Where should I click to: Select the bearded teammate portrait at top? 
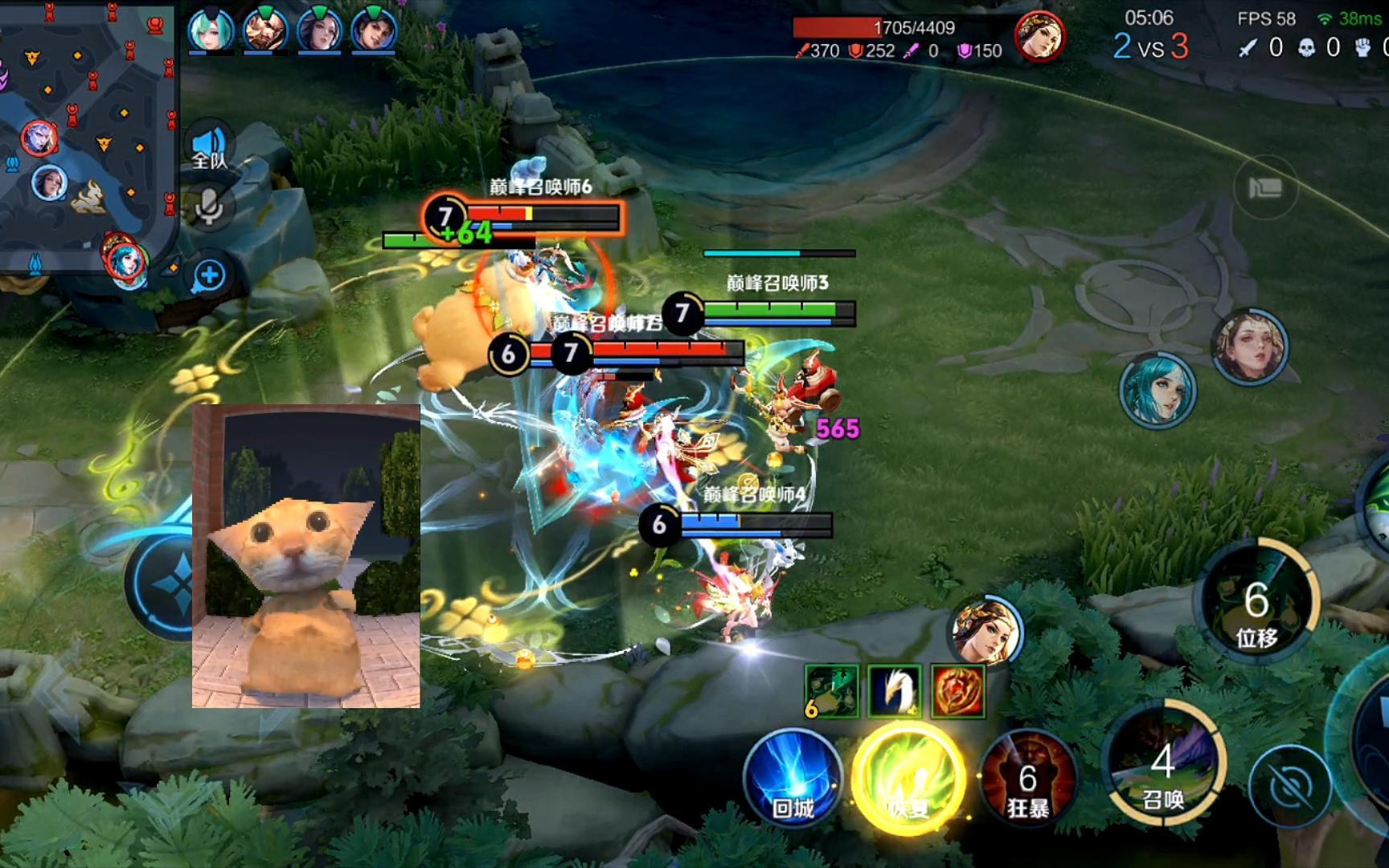click(x=265, y=31)
